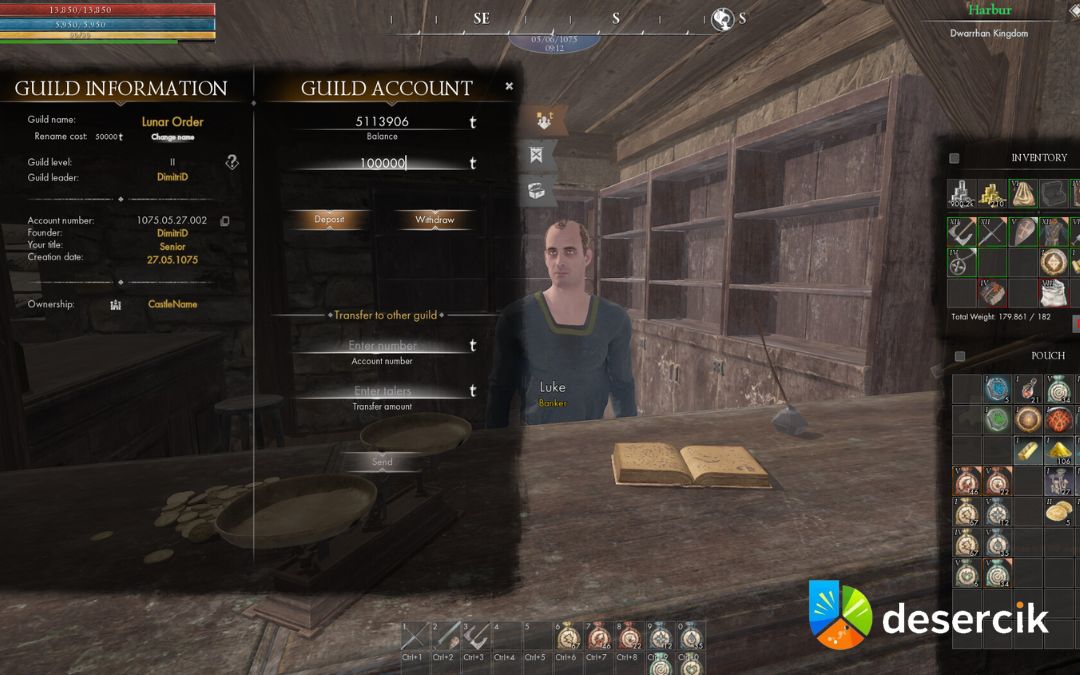Toggle the Pouch checkbox
The width and height of the screenshot is (1080, 675).
pyautogui.click(x=960, y=356)
